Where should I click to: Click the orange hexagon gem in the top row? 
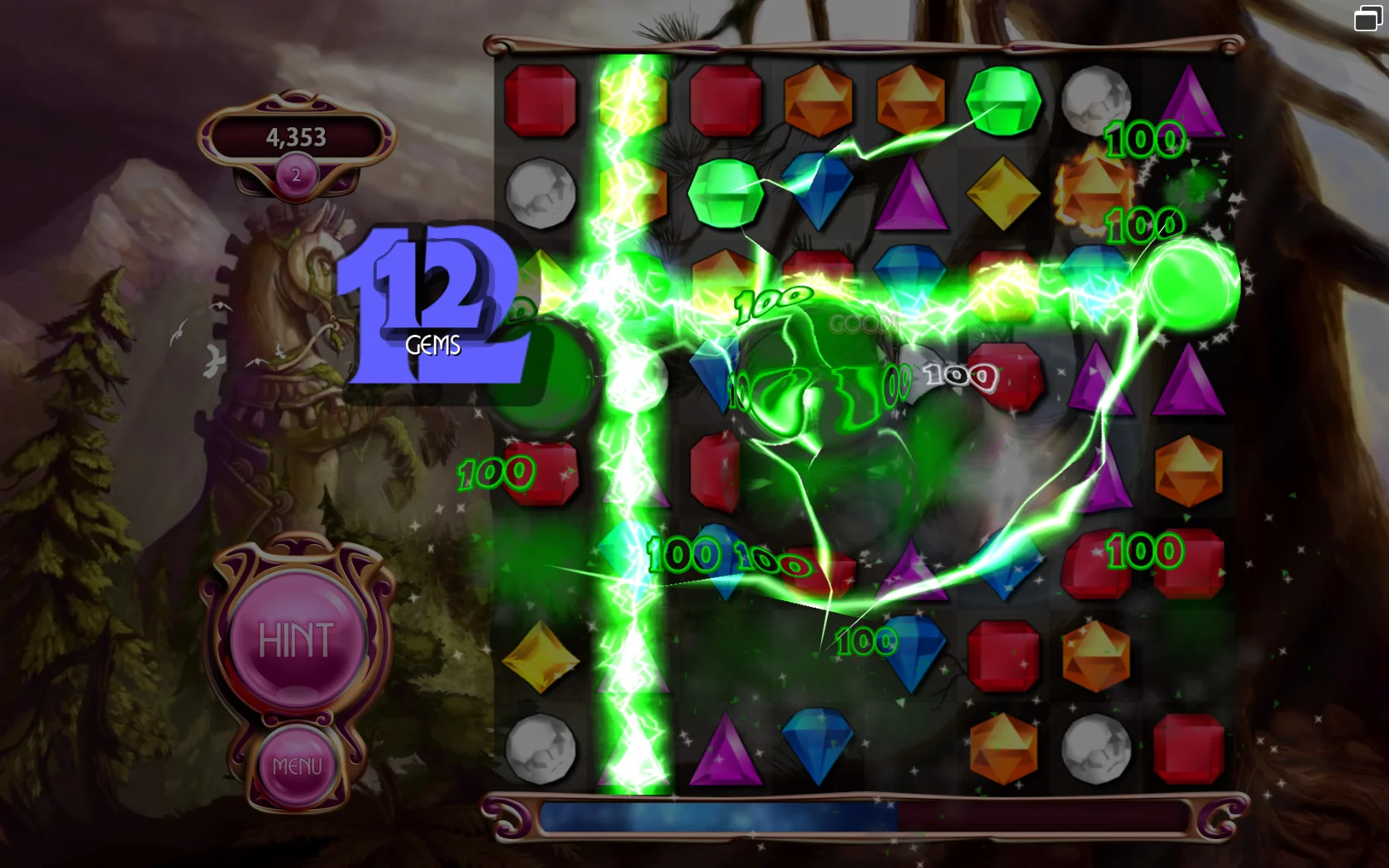point(819,99)
